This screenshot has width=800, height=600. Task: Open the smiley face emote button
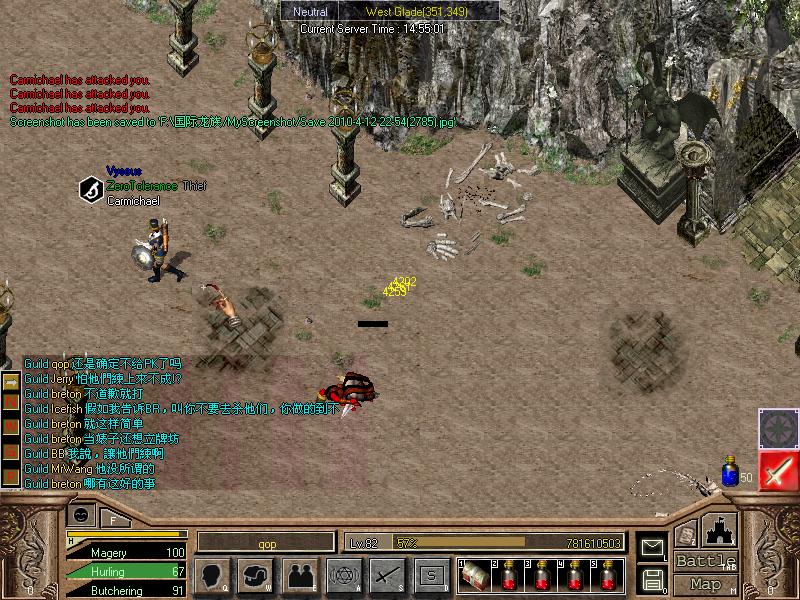pyautogui.click(x=83, y=516)
